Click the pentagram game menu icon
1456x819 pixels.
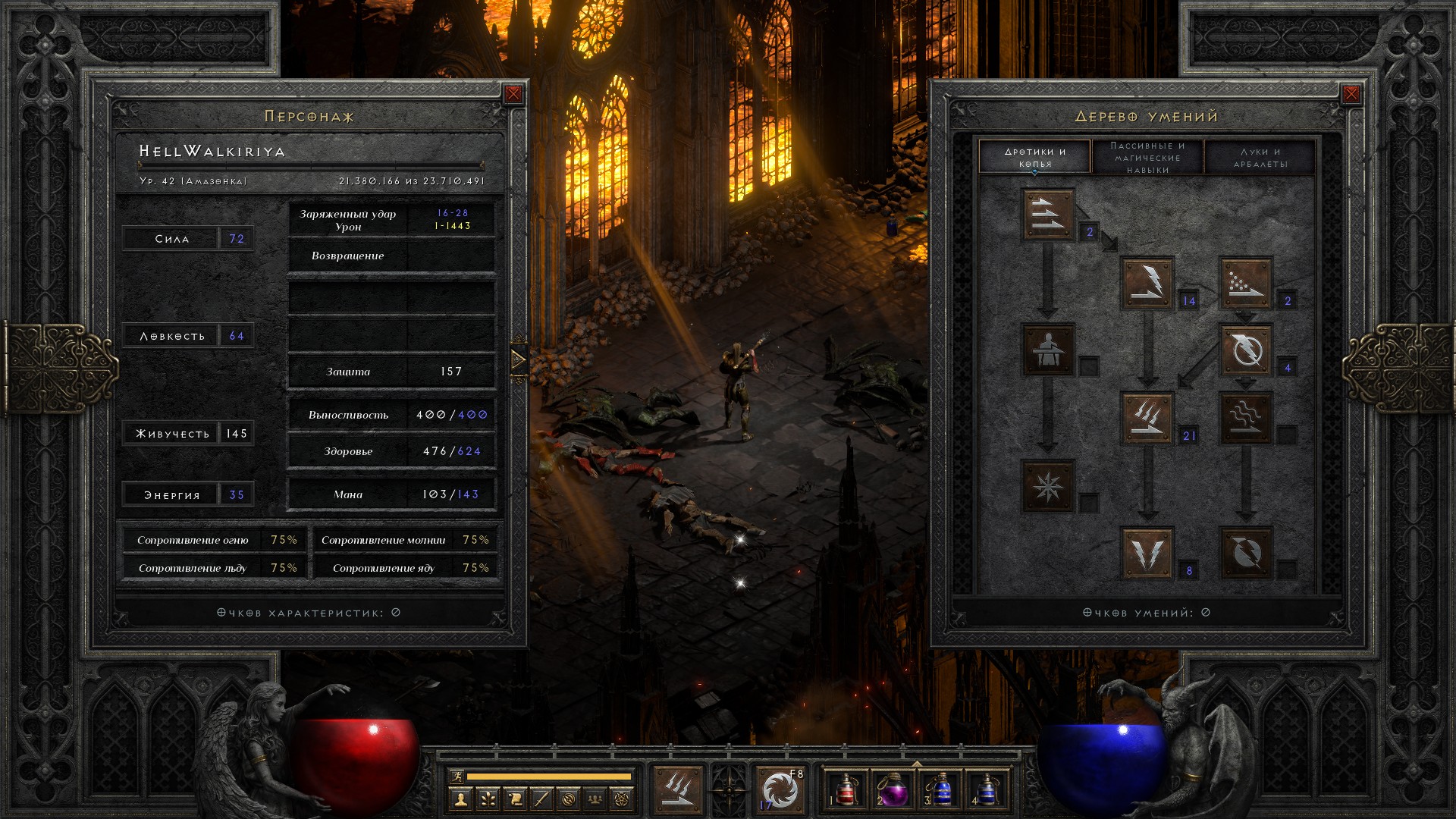[x=622, y=799]
